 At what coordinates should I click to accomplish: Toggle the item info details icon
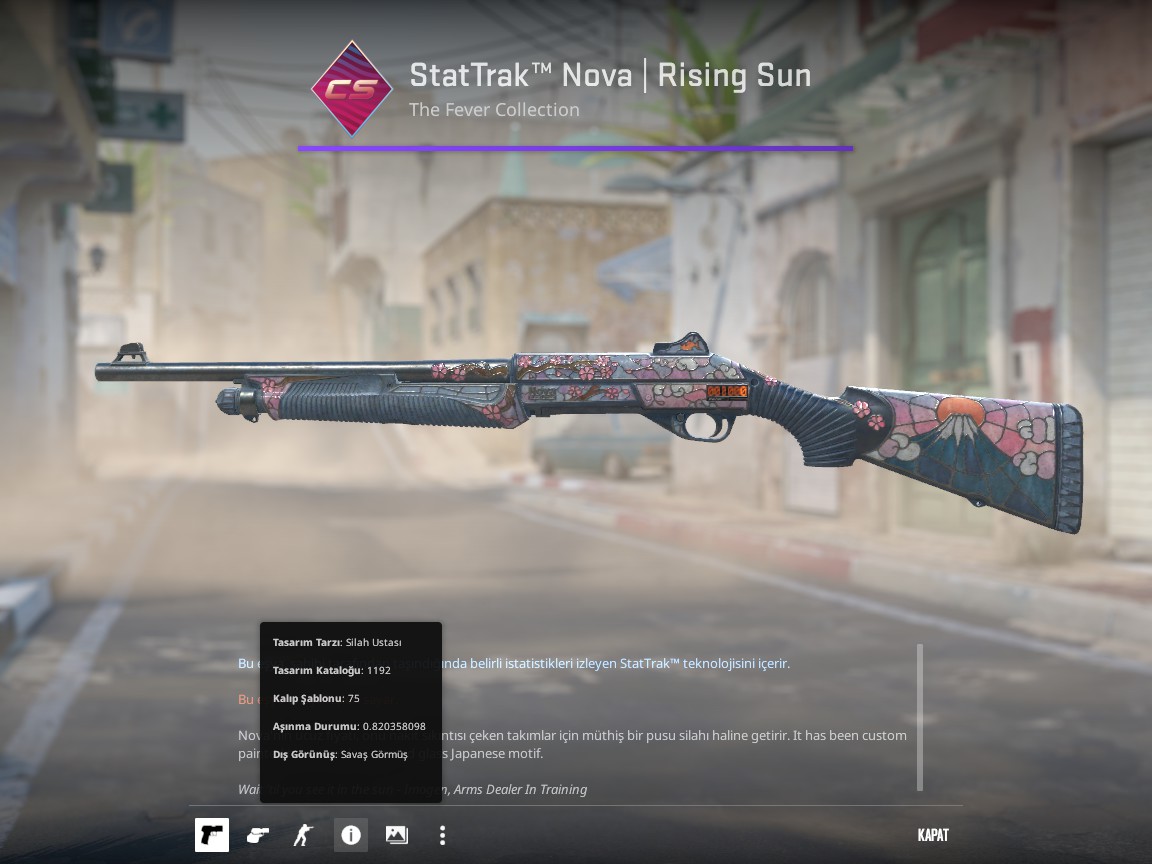pyautogui.click(x=350, y=835)
